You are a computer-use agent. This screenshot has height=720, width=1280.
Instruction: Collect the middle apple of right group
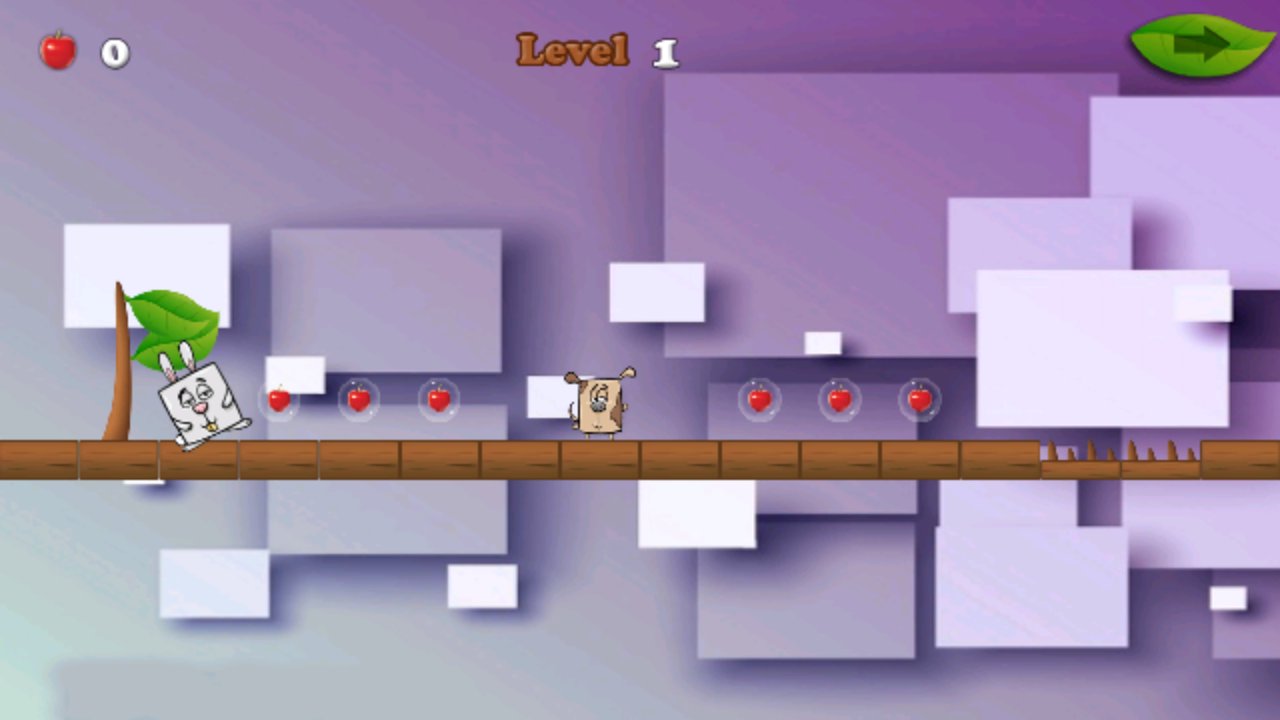840,400
